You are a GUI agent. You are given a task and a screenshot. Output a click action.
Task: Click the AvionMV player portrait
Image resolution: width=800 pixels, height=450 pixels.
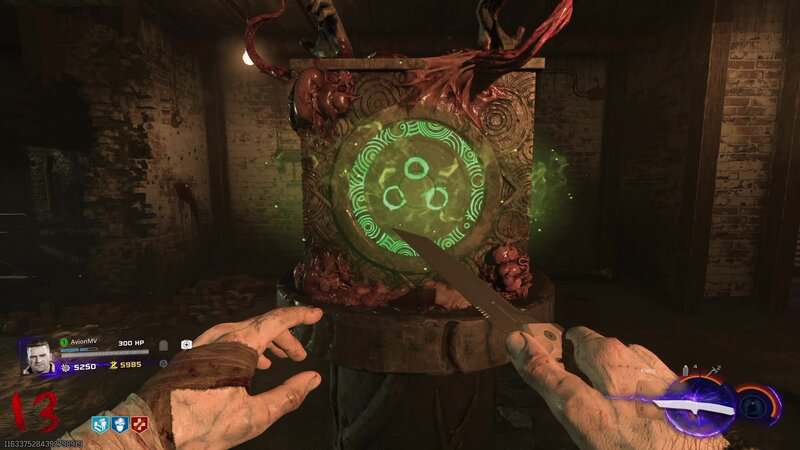[x=37, y=356]
